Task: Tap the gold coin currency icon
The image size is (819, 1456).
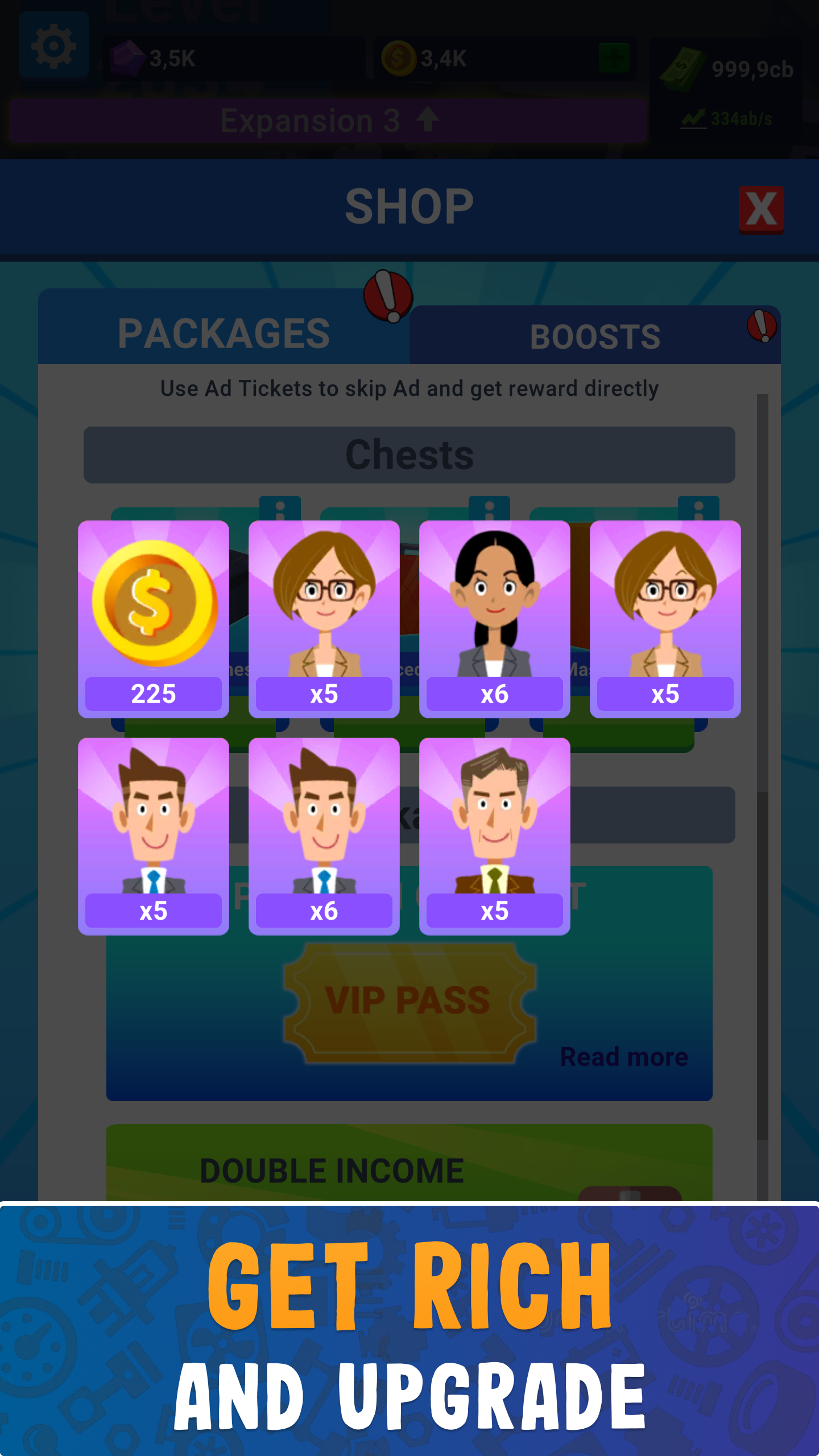Action: click(398, 57)
